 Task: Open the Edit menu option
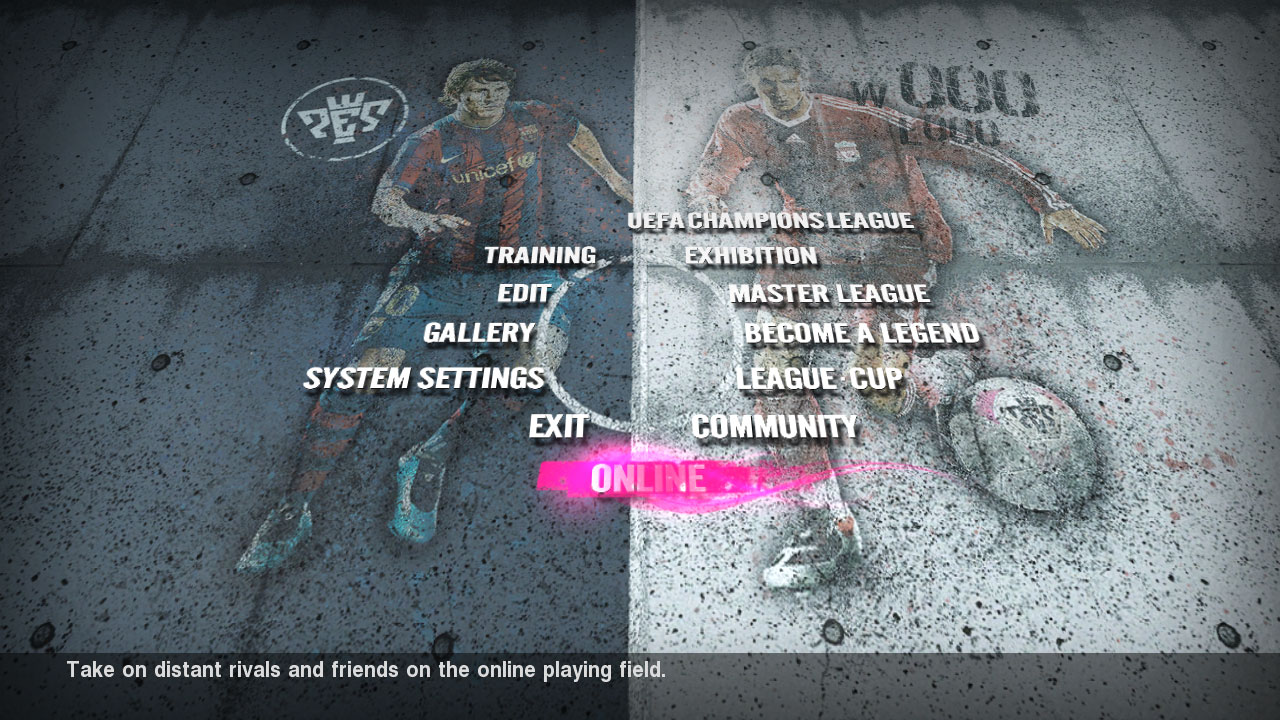click(524, 294)
